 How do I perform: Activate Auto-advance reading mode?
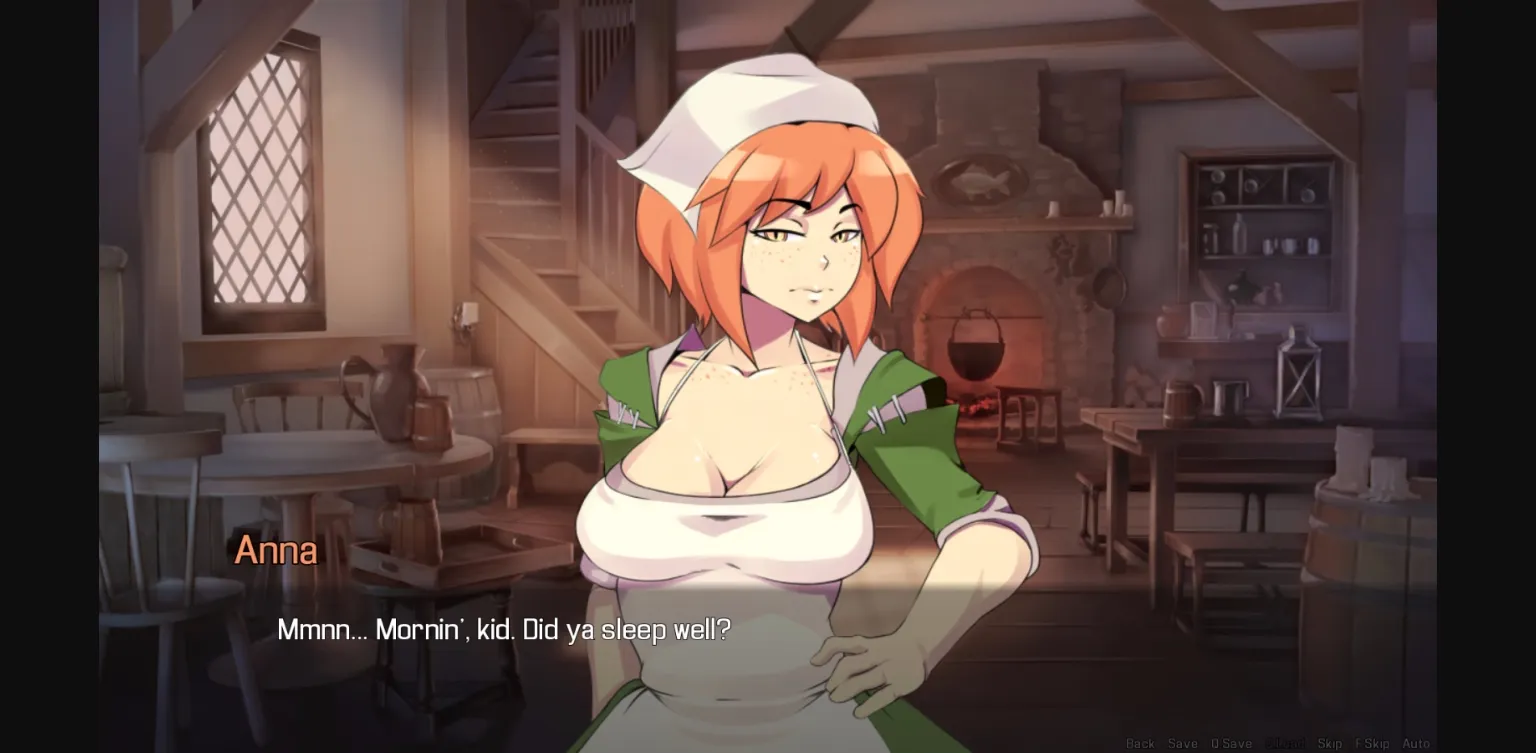click(1418, 744)
